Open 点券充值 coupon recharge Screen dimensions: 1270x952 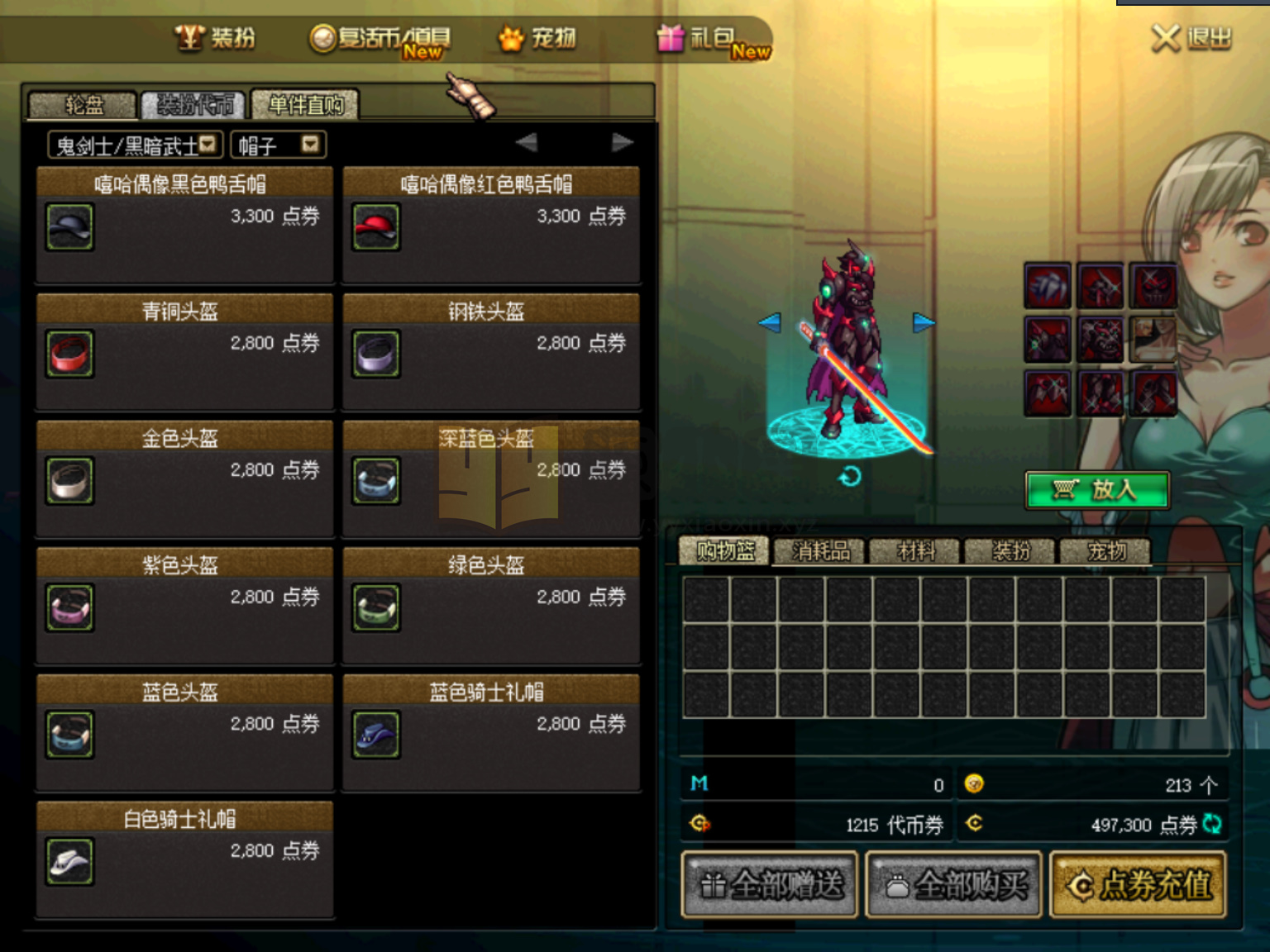(1138, 885)
